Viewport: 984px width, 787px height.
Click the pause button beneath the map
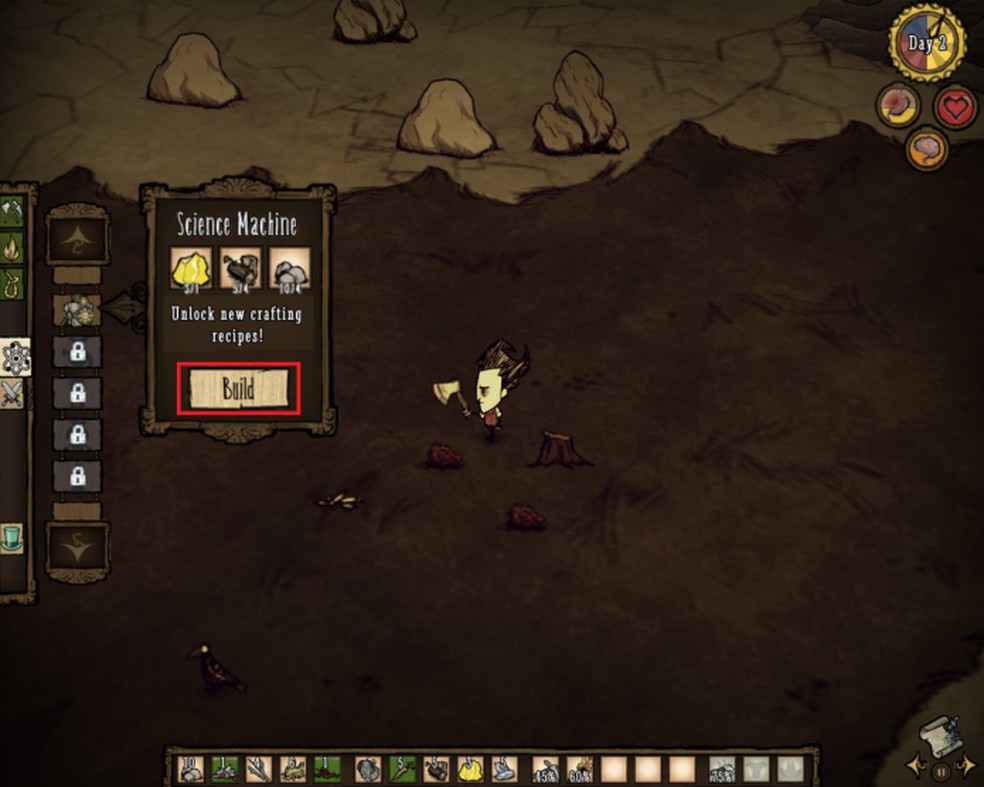tap(940, 771)
